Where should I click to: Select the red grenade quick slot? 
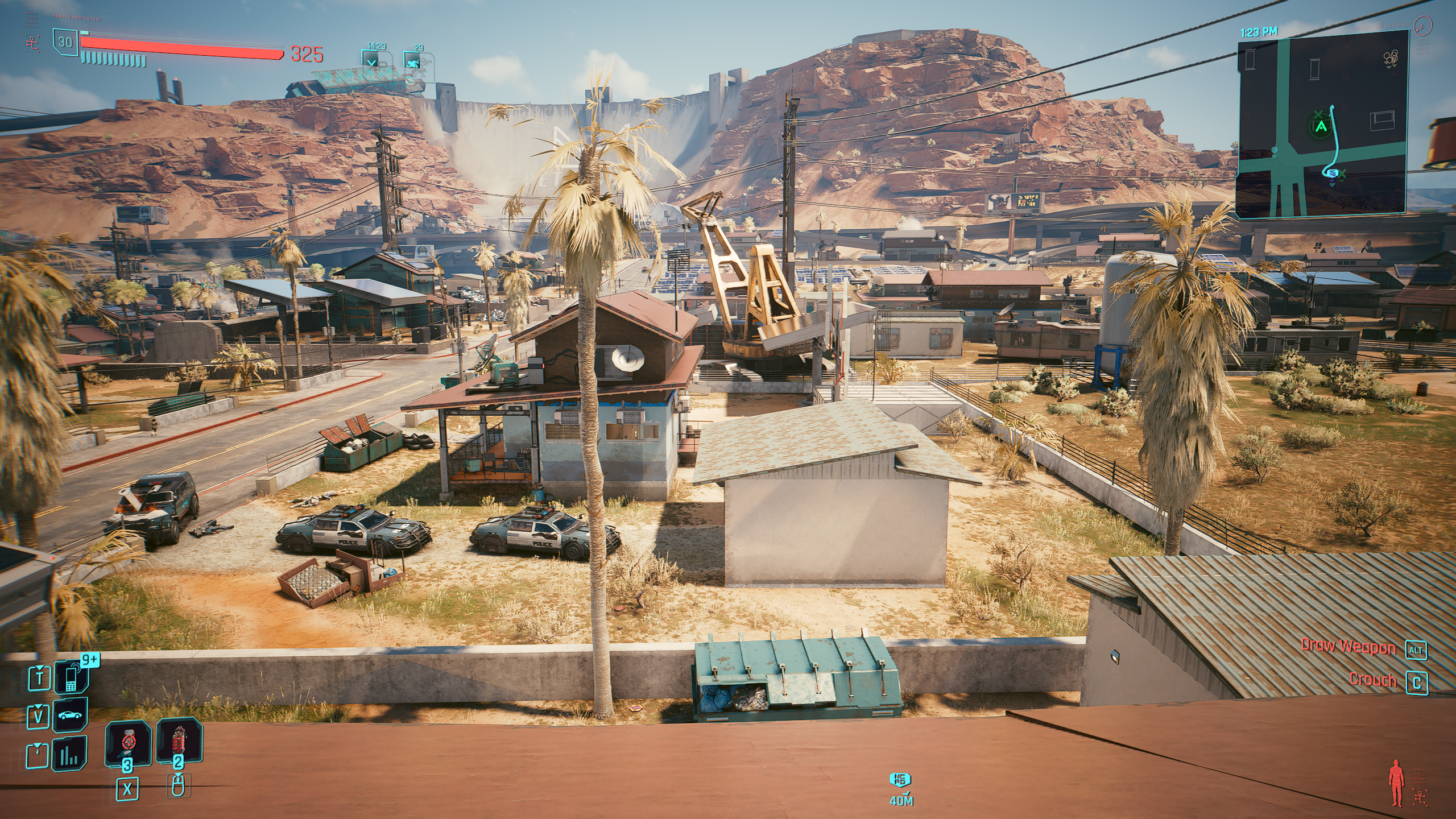179,743
